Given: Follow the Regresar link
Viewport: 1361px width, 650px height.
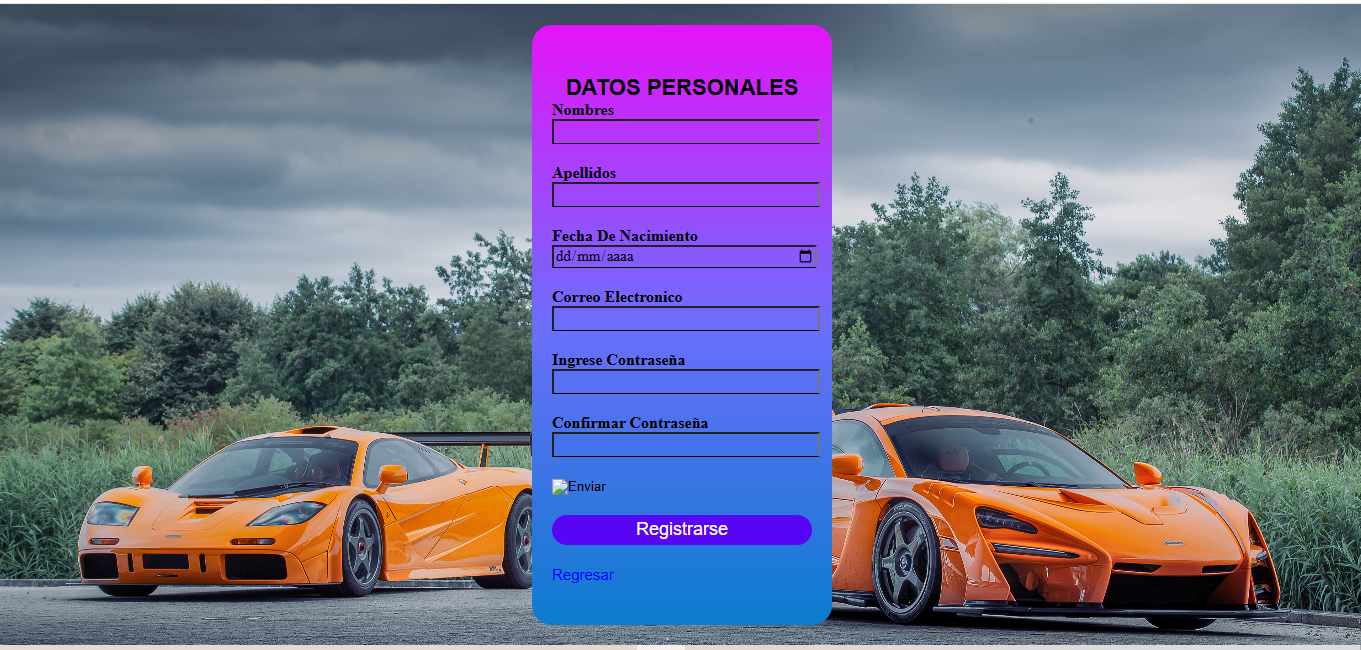Looking at the screenshot, I should click(x=583, y=575).
